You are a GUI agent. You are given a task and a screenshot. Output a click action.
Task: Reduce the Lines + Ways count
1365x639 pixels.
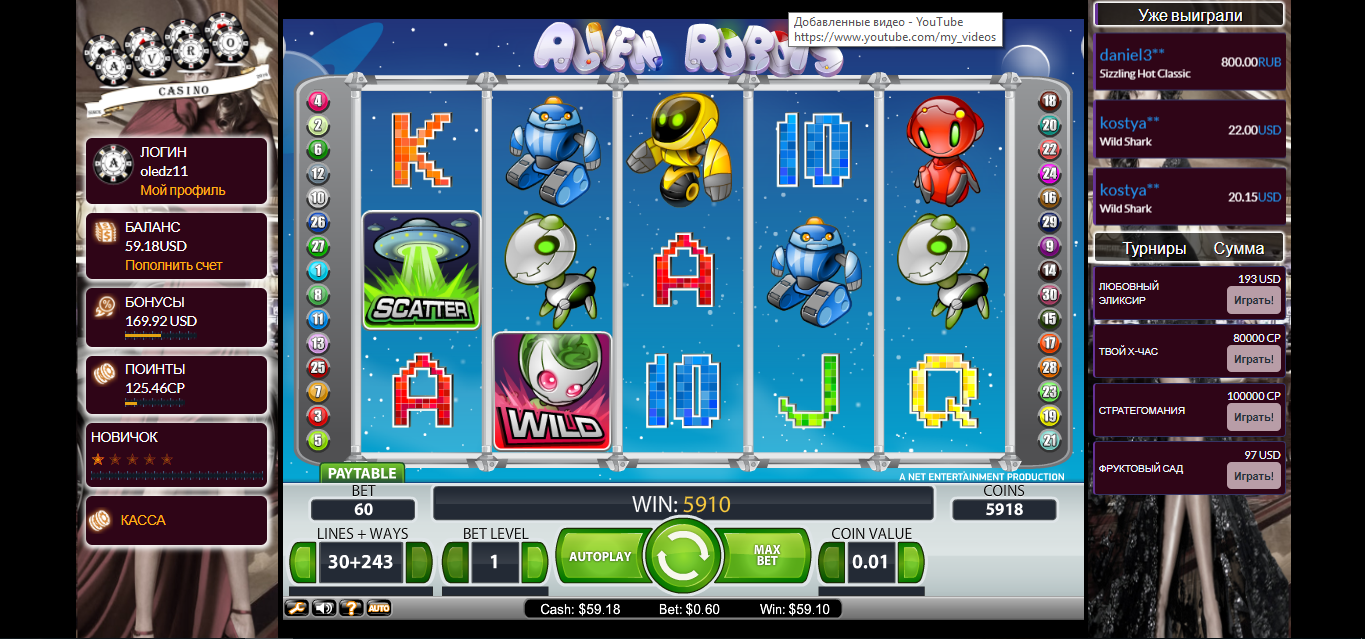(303, 562)
